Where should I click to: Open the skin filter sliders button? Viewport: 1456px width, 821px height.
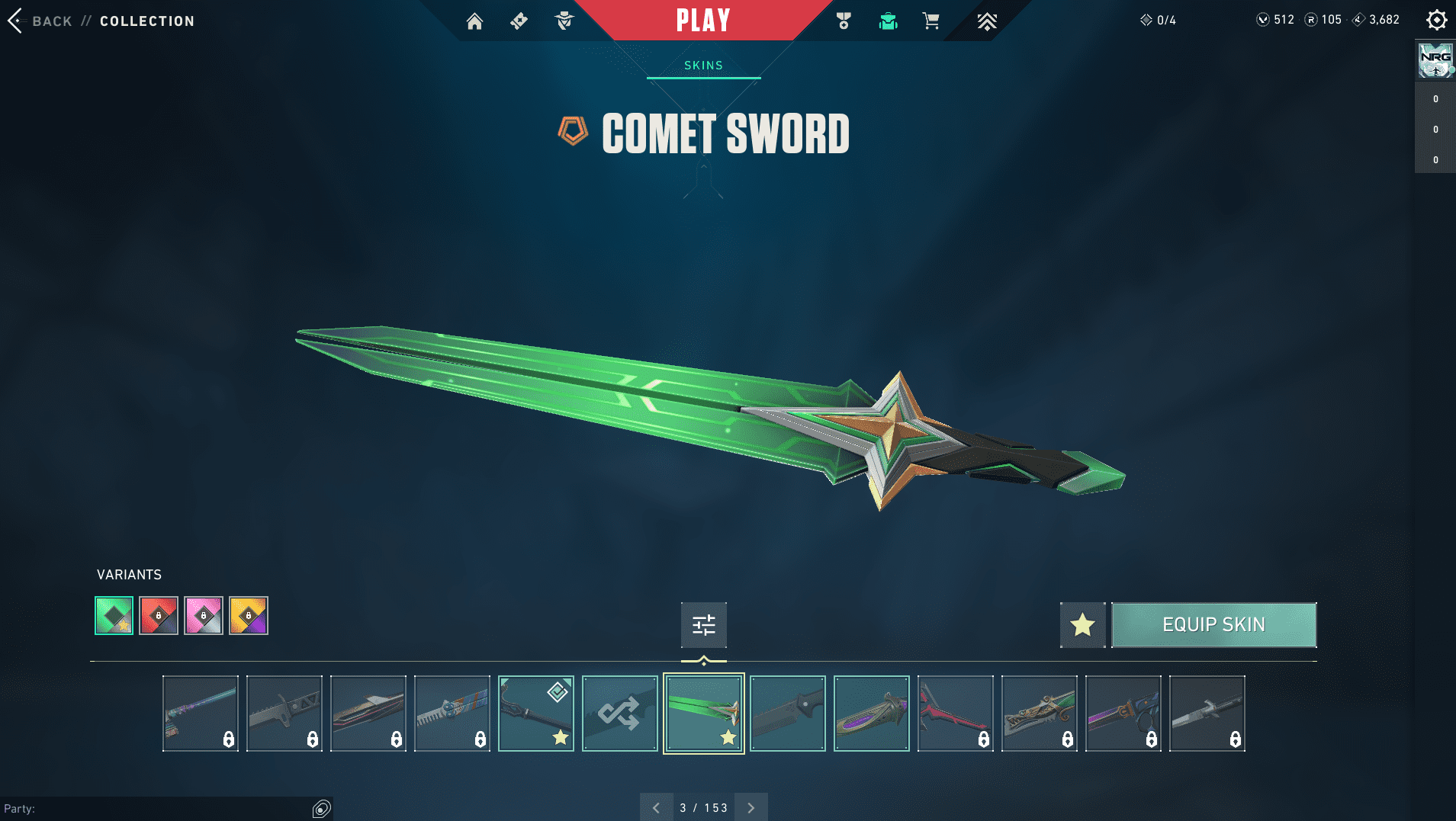click(703, 625)
